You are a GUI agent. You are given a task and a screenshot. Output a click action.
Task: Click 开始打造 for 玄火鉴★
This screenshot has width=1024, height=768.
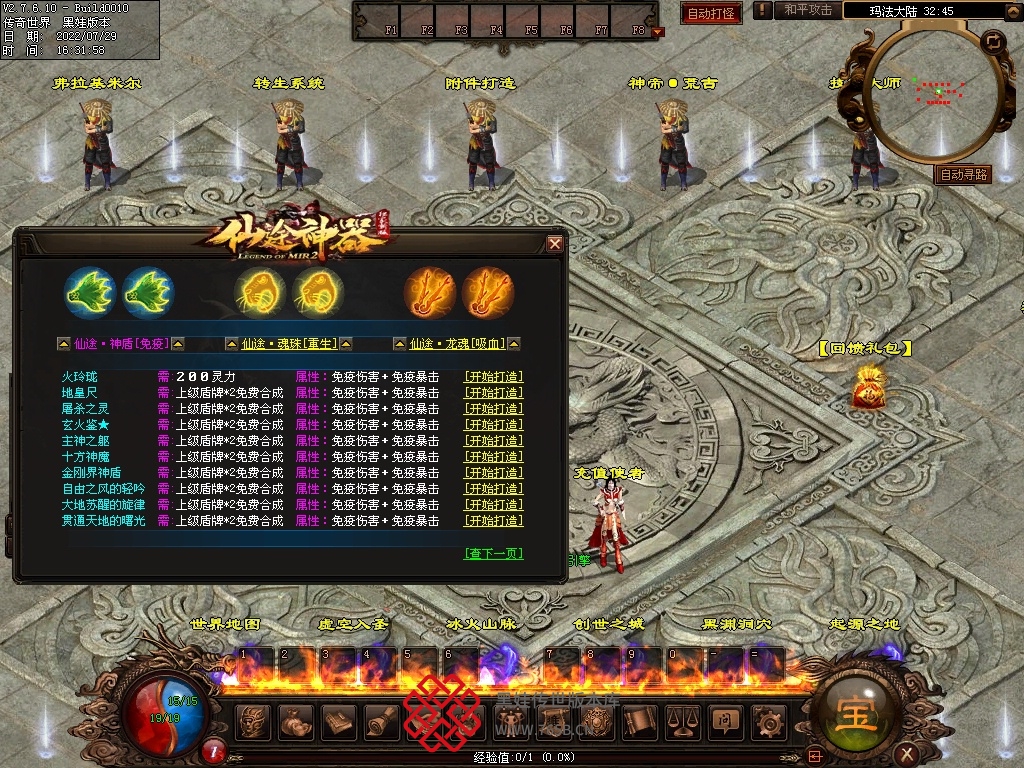coord(493,425)
